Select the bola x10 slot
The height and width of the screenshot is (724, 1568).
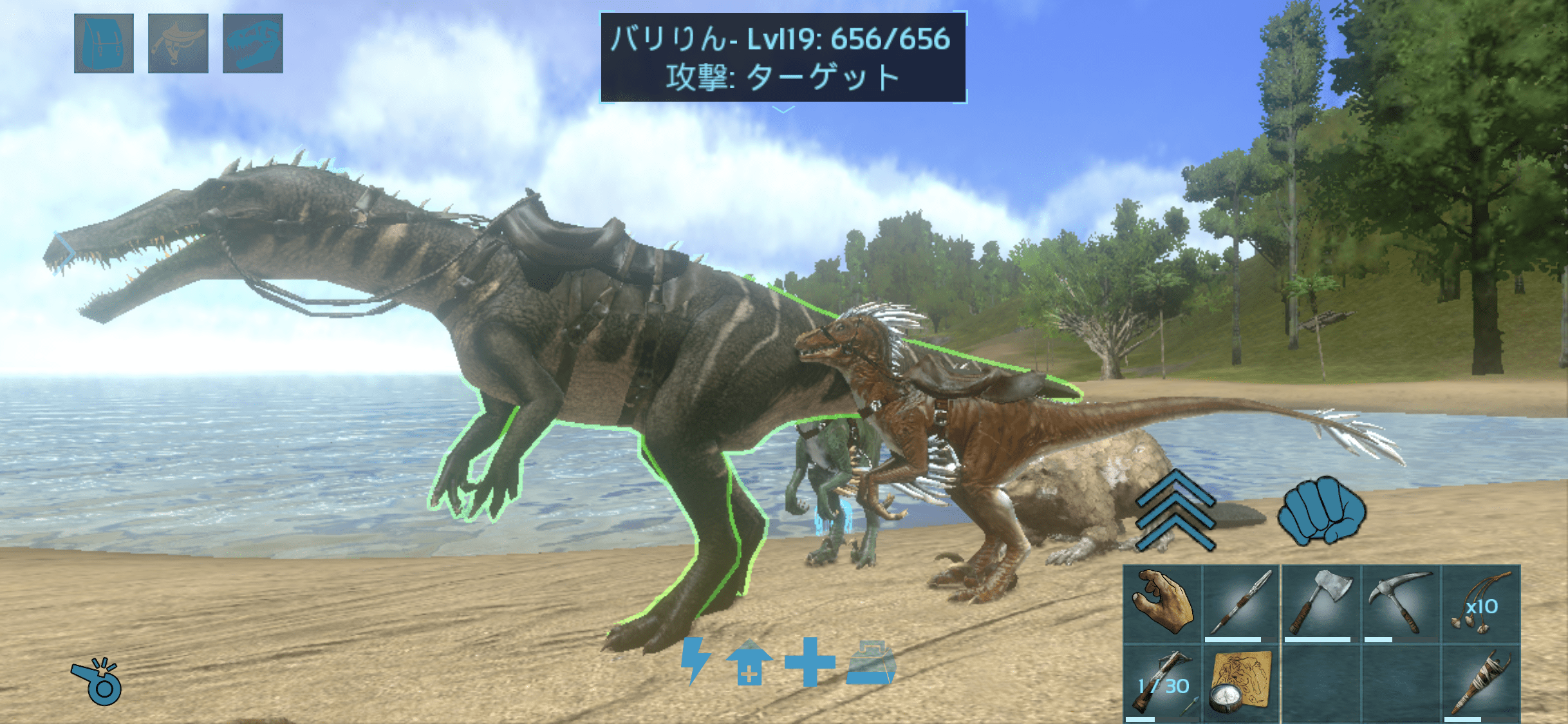click(1480, 604)
